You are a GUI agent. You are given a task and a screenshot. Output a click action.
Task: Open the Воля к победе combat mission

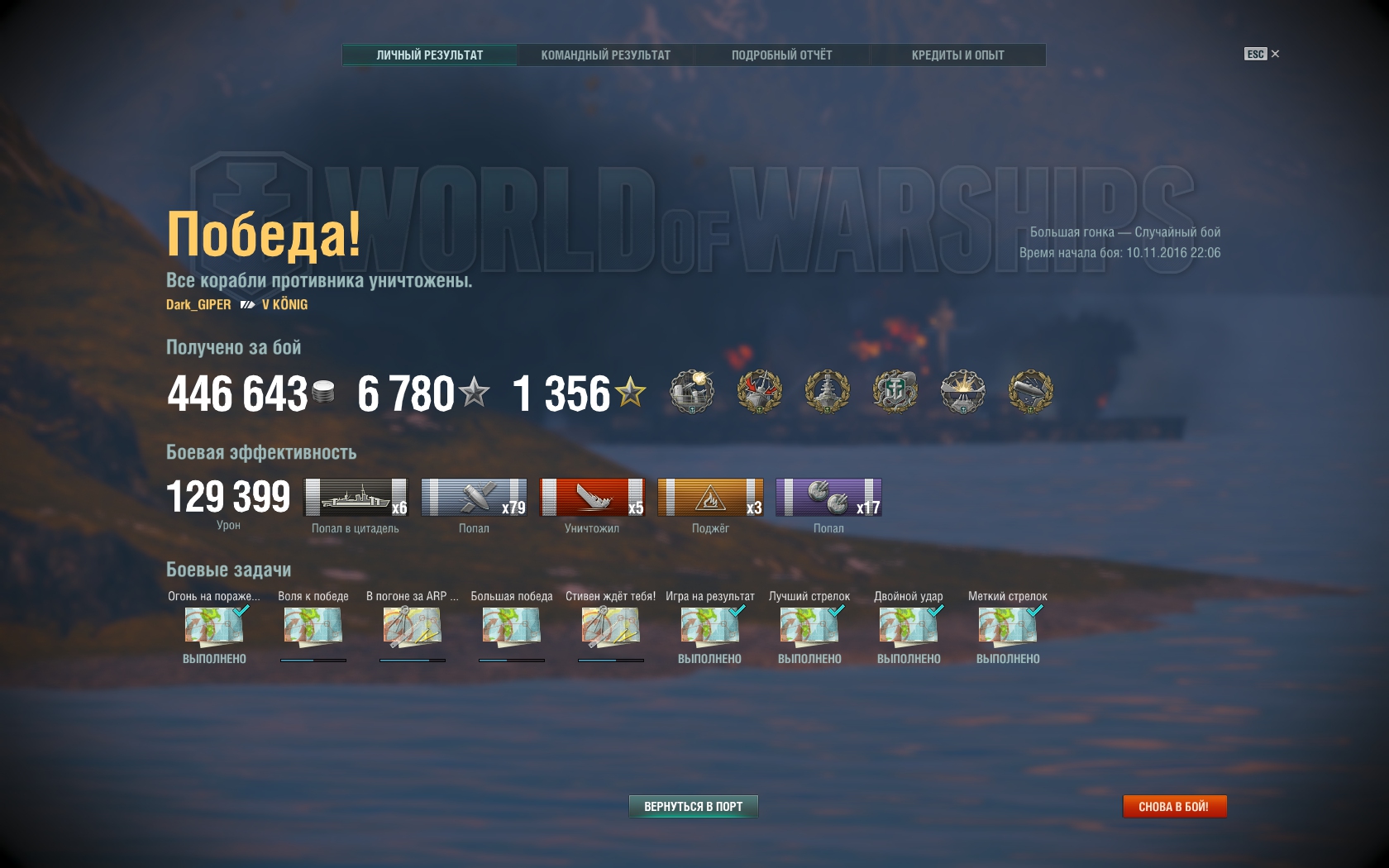tap(313, 627)
